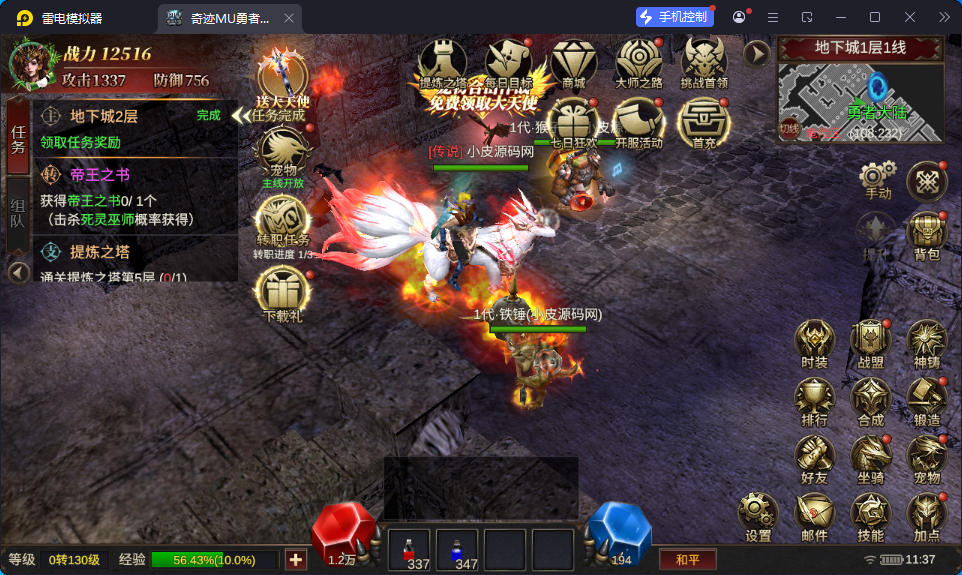Open the 加点 stat points icon
962x575 pixels.
(x=926, y=514)
